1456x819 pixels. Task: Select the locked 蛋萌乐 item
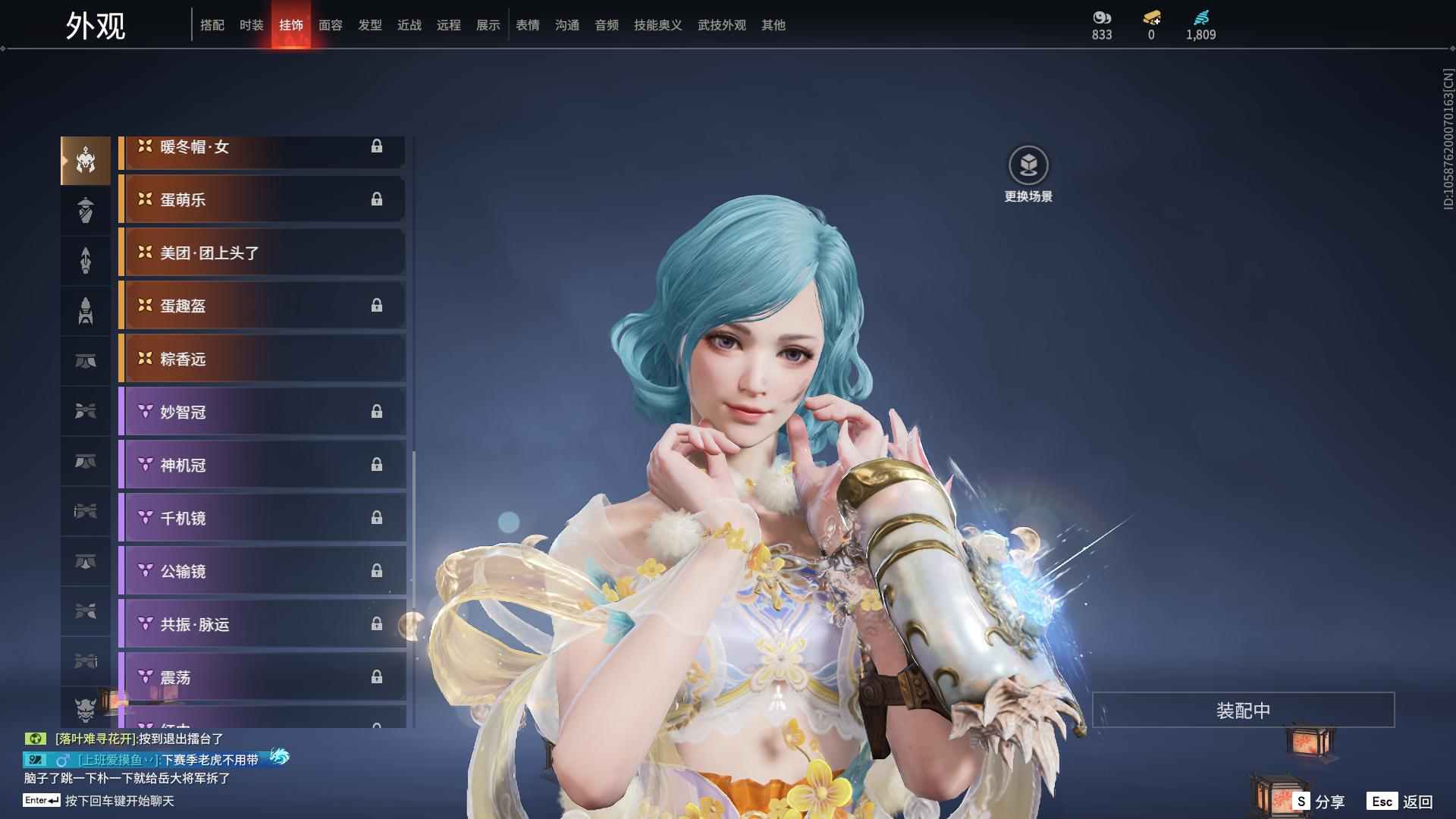click(x=262, y=199)
